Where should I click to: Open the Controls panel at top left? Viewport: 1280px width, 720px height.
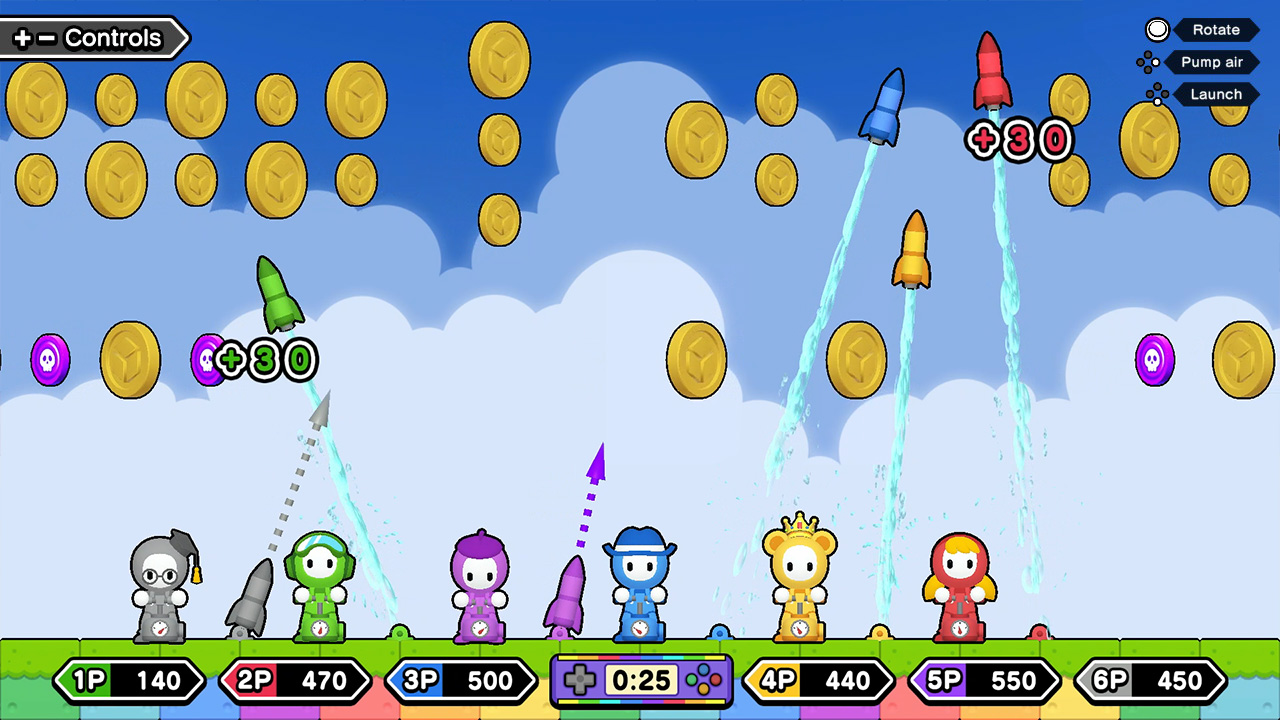[x=90, y=38]
